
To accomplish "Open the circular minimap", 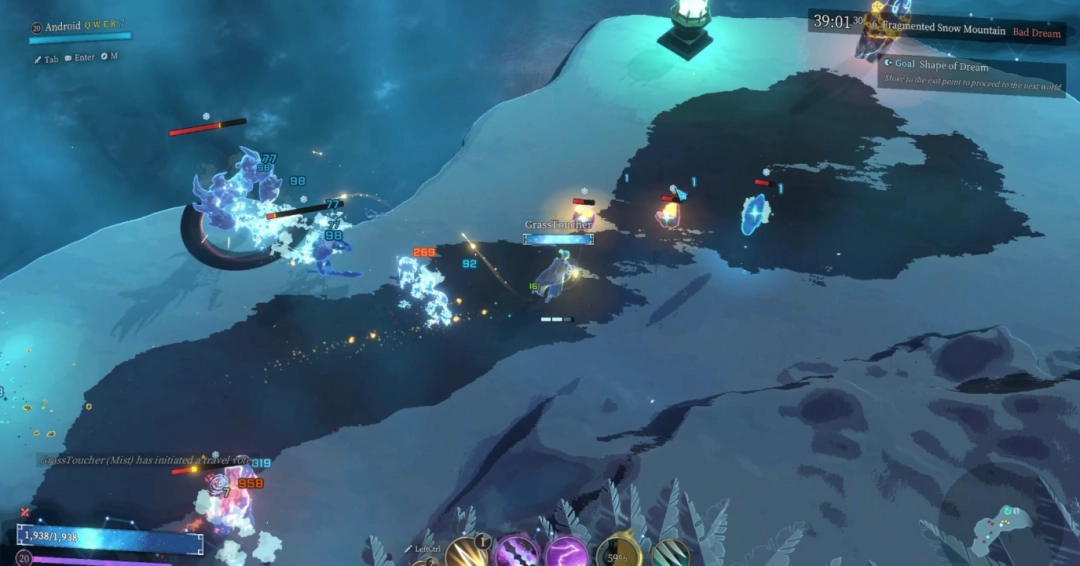I will click(998, 518).
